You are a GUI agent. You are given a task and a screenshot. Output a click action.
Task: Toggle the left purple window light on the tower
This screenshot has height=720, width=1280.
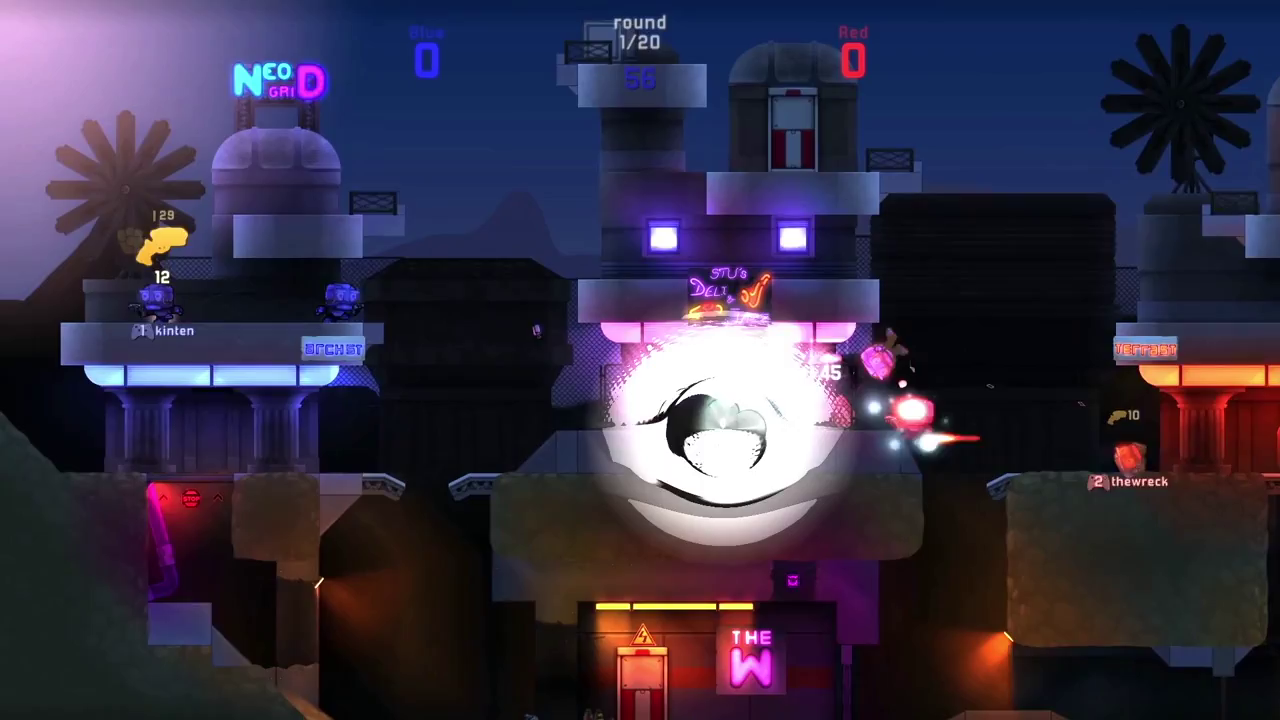click(664, 238)
